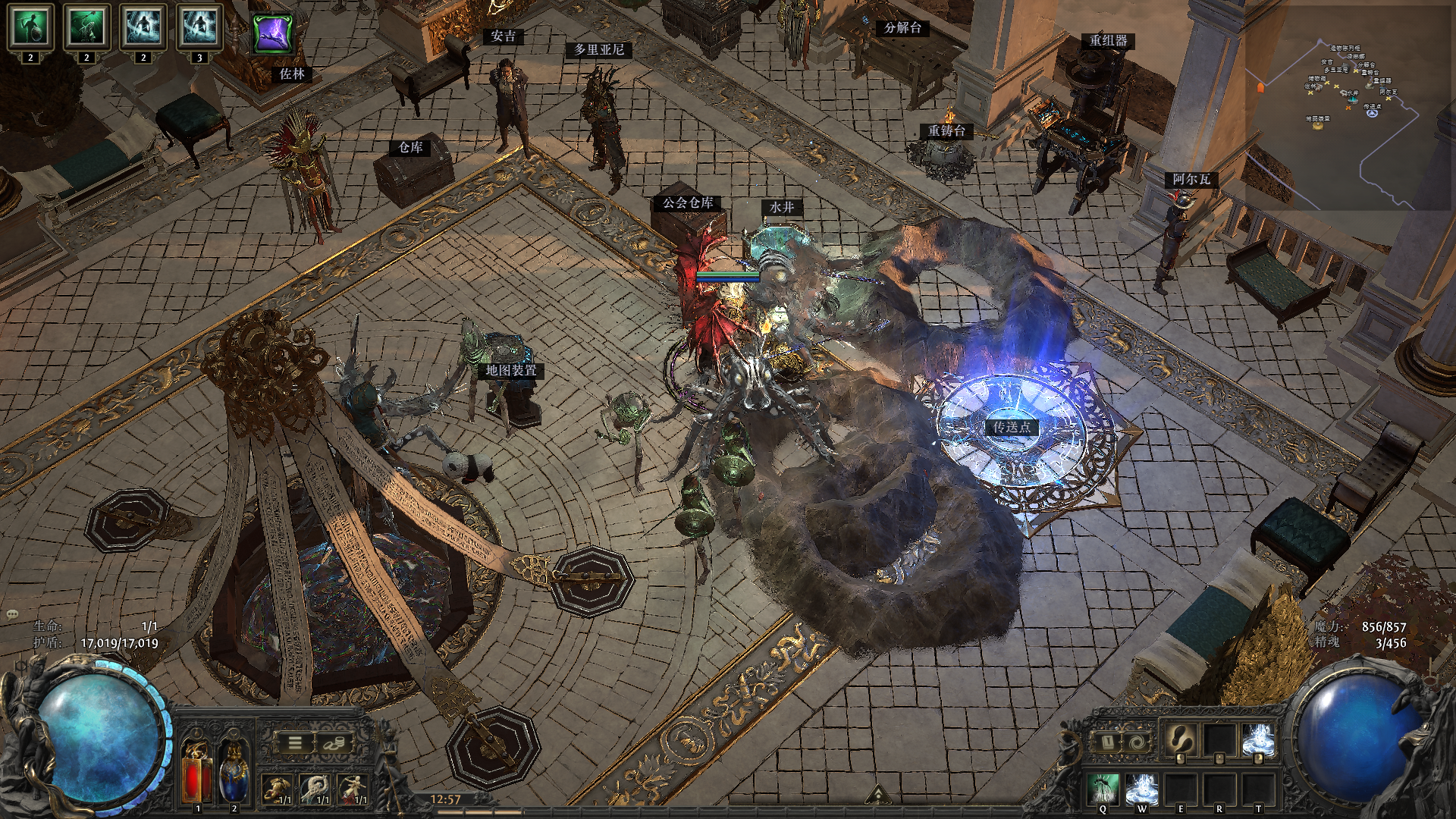1456x819 pixels.
Task: Activate the green spectre skill on Q
Action: click(x=1103, y=789)
